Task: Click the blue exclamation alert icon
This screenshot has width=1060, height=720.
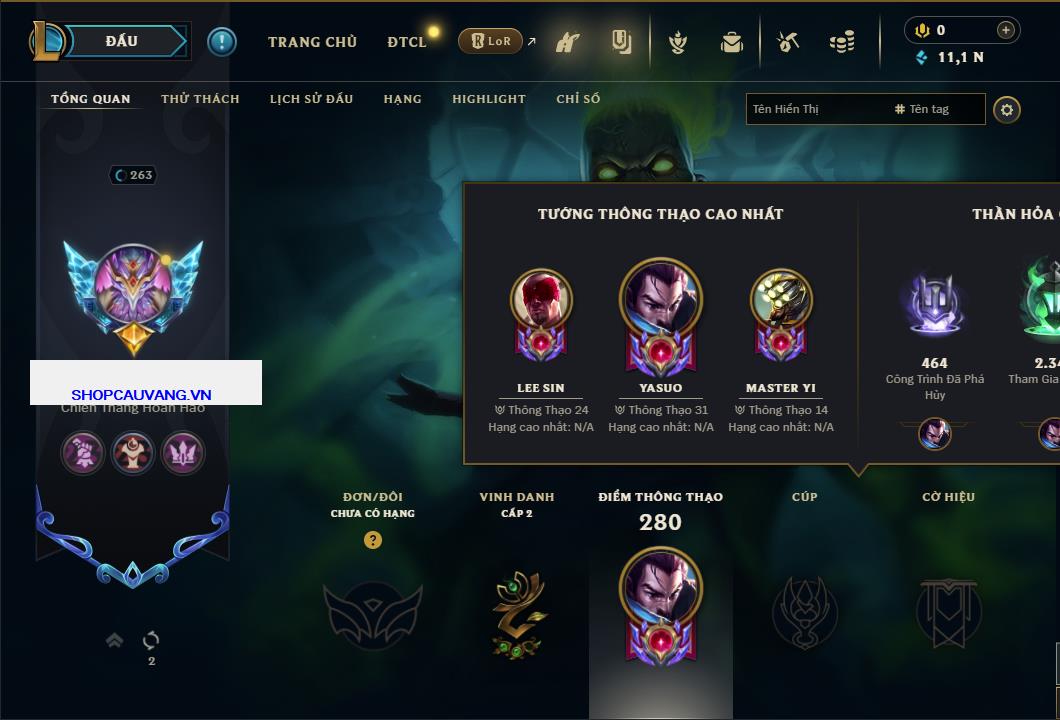Action: click(222, 42)
